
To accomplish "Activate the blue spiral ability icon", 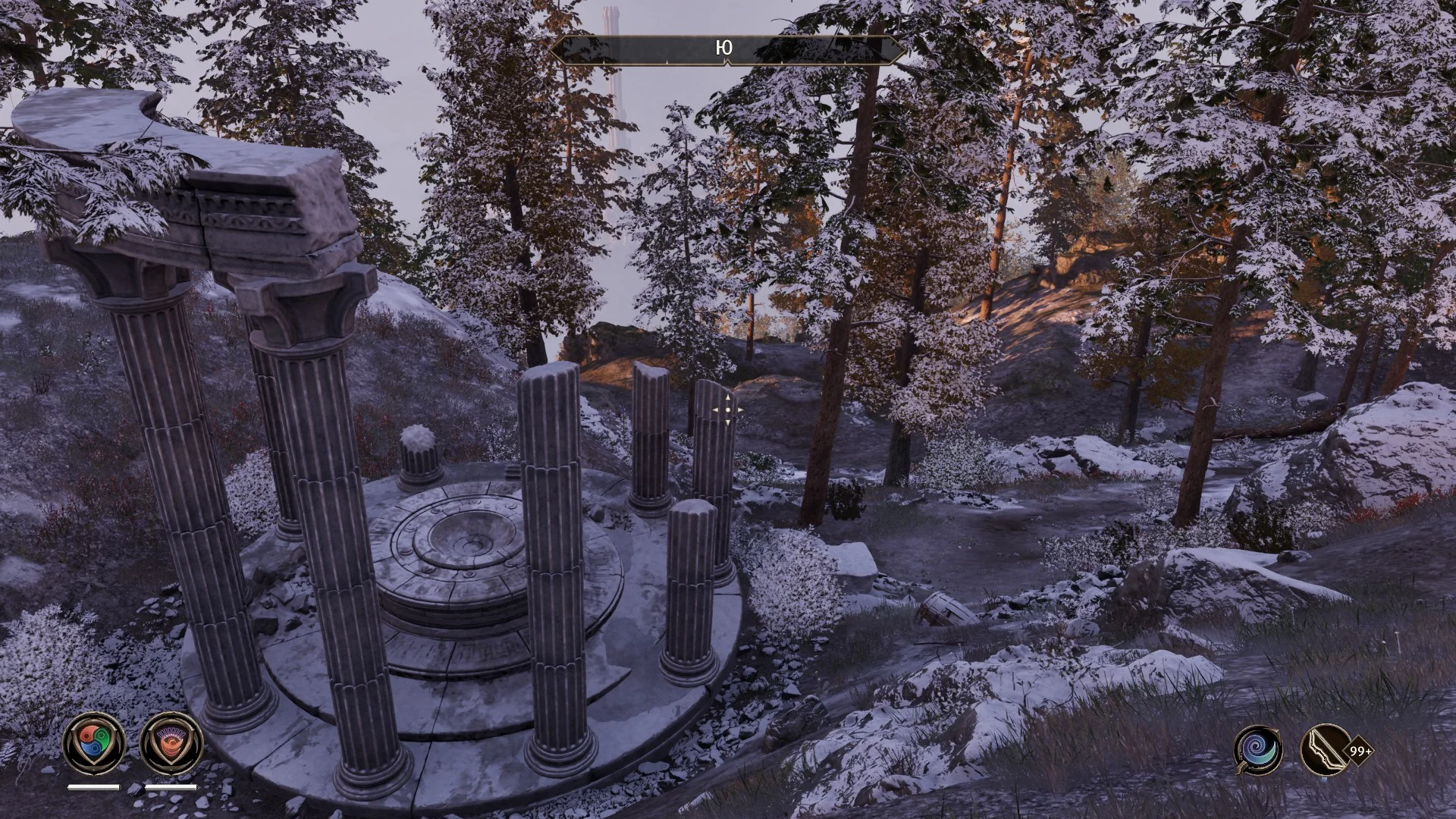I will click(x=1258, y=750).
